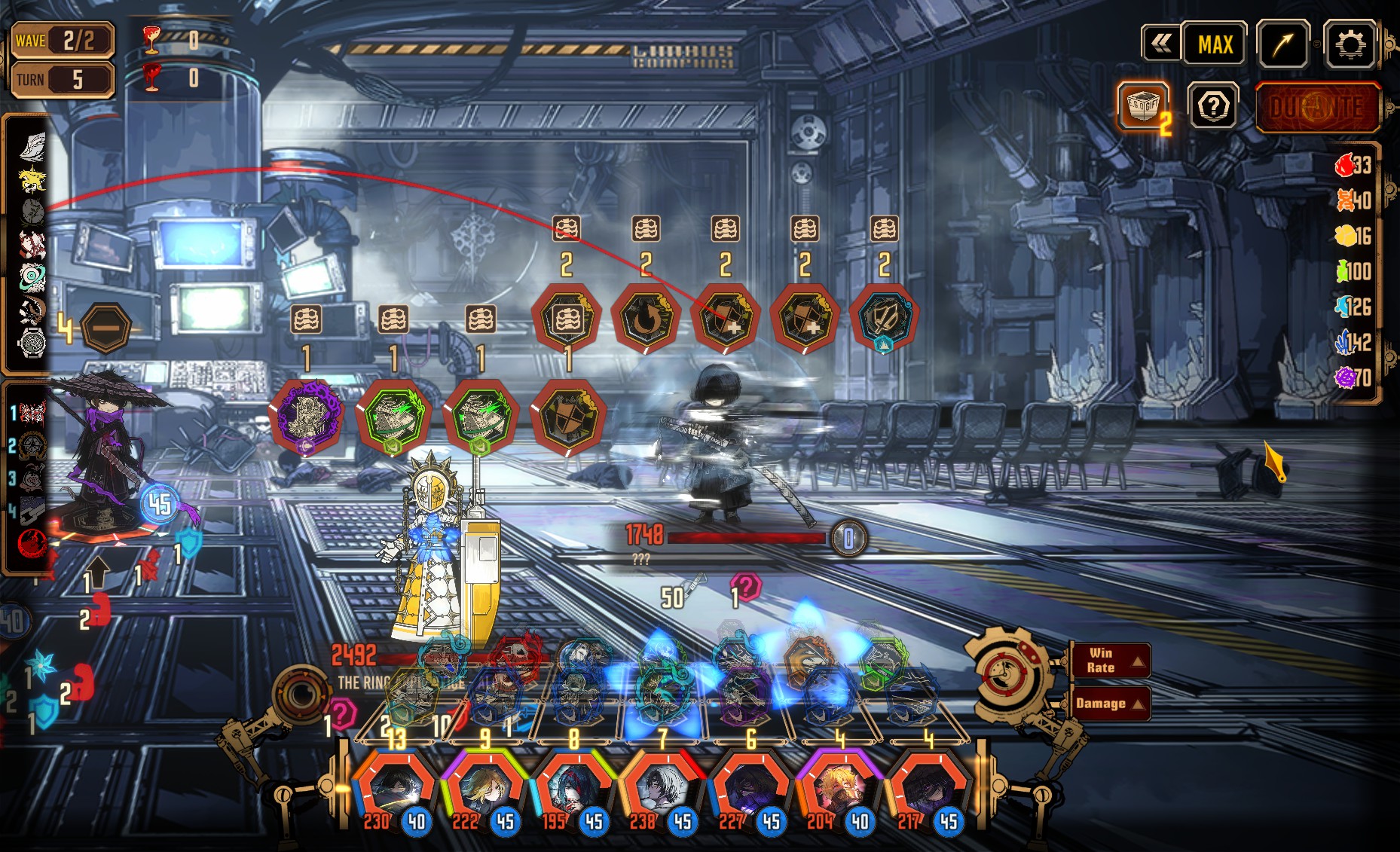Click the MAX button
The width and height of the screenshot is (1400, 852).
(1215, 45)
